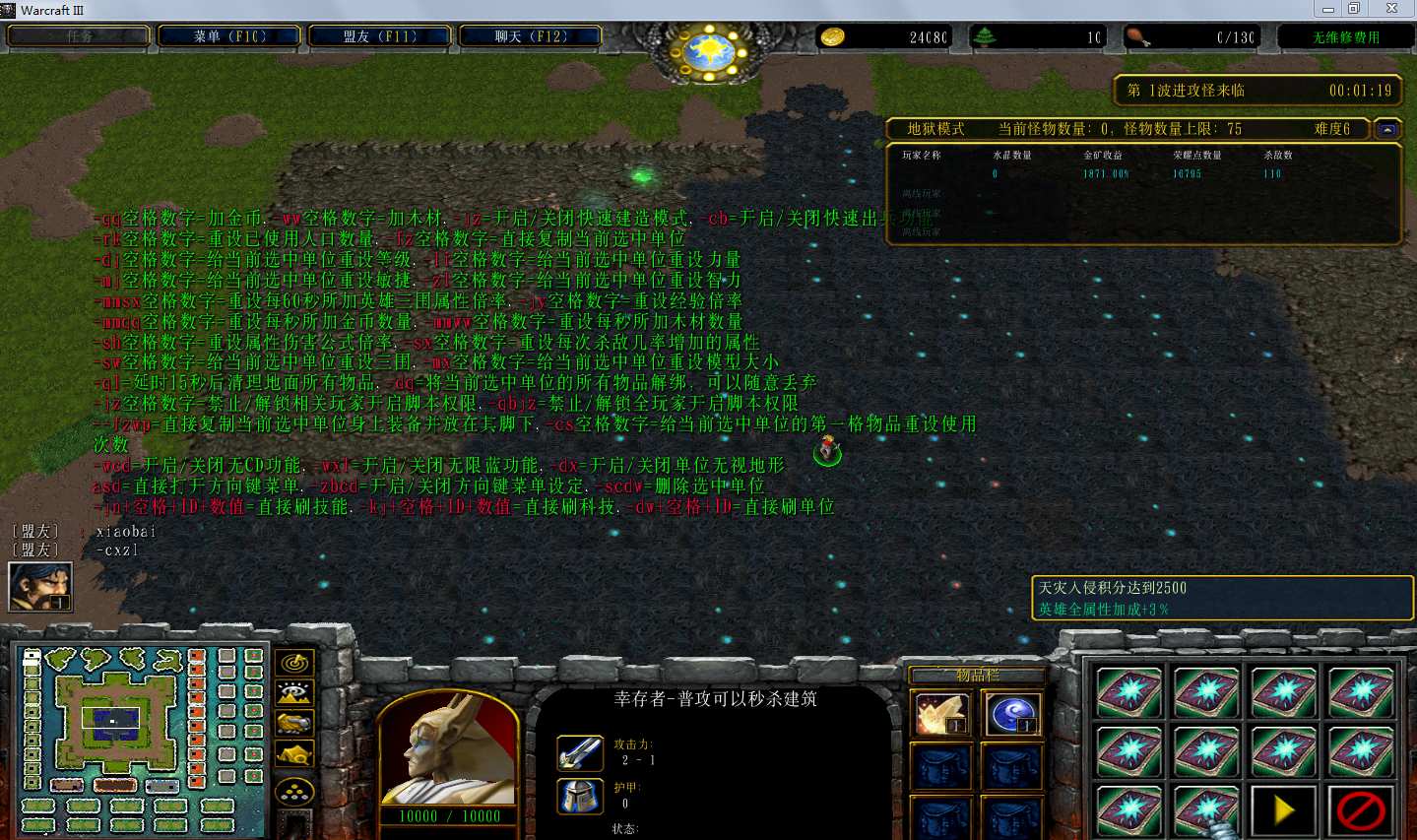Select the hero portrait icon above the minimap
The height and width of the screenshot is (840, 1417).
(x=40, y=587)
